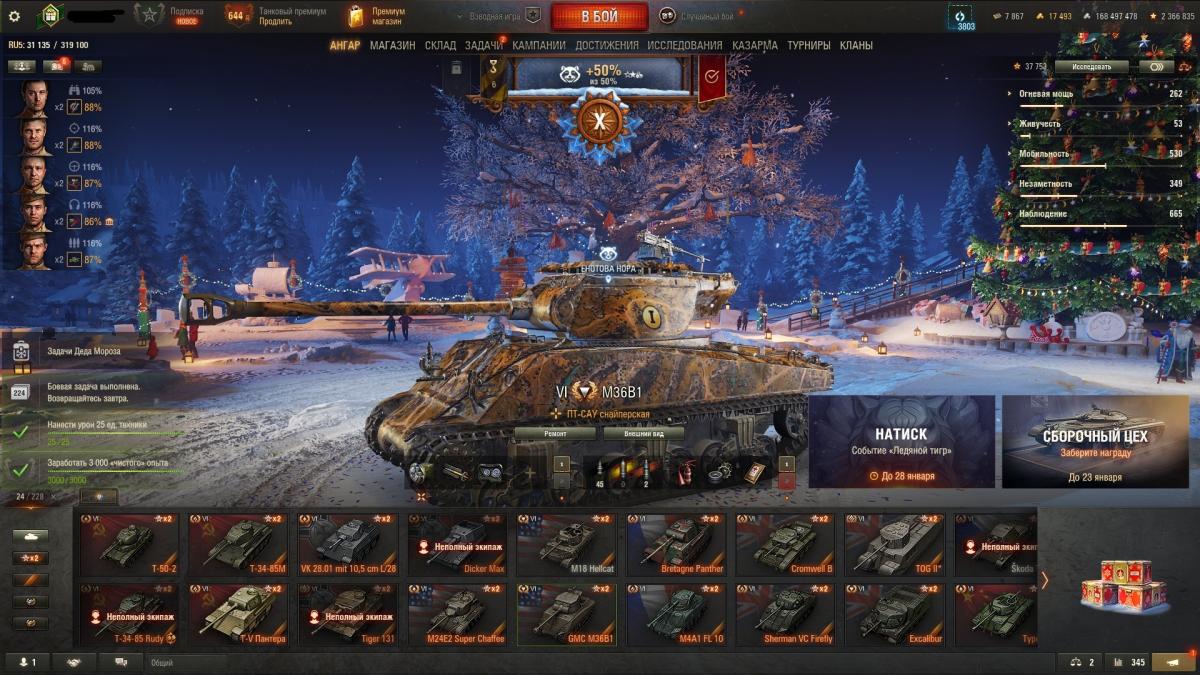Viewport: 1200px width, 675px height.
Task: Open game settings via the gear icon
Action: coord(14,16)
